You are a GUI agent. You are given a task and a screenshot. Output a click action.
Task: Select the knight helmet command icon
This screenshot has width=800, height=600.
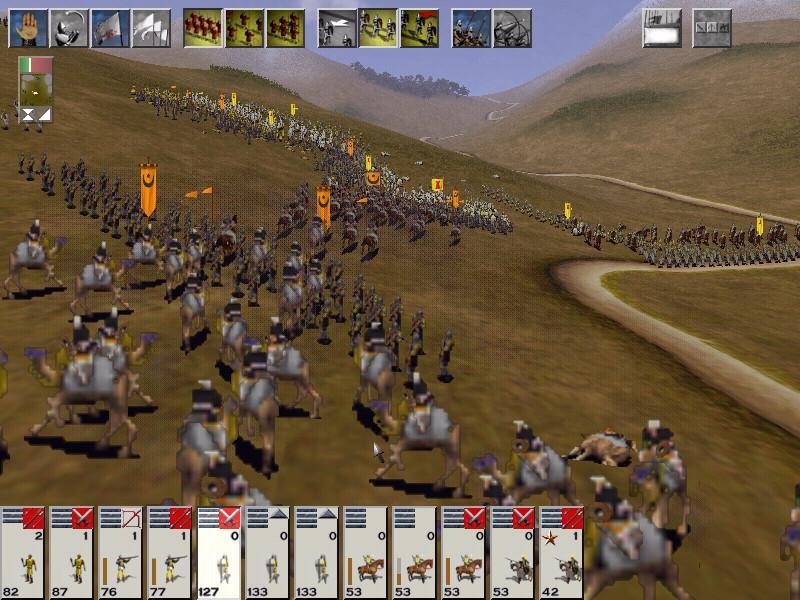[69, 29]
